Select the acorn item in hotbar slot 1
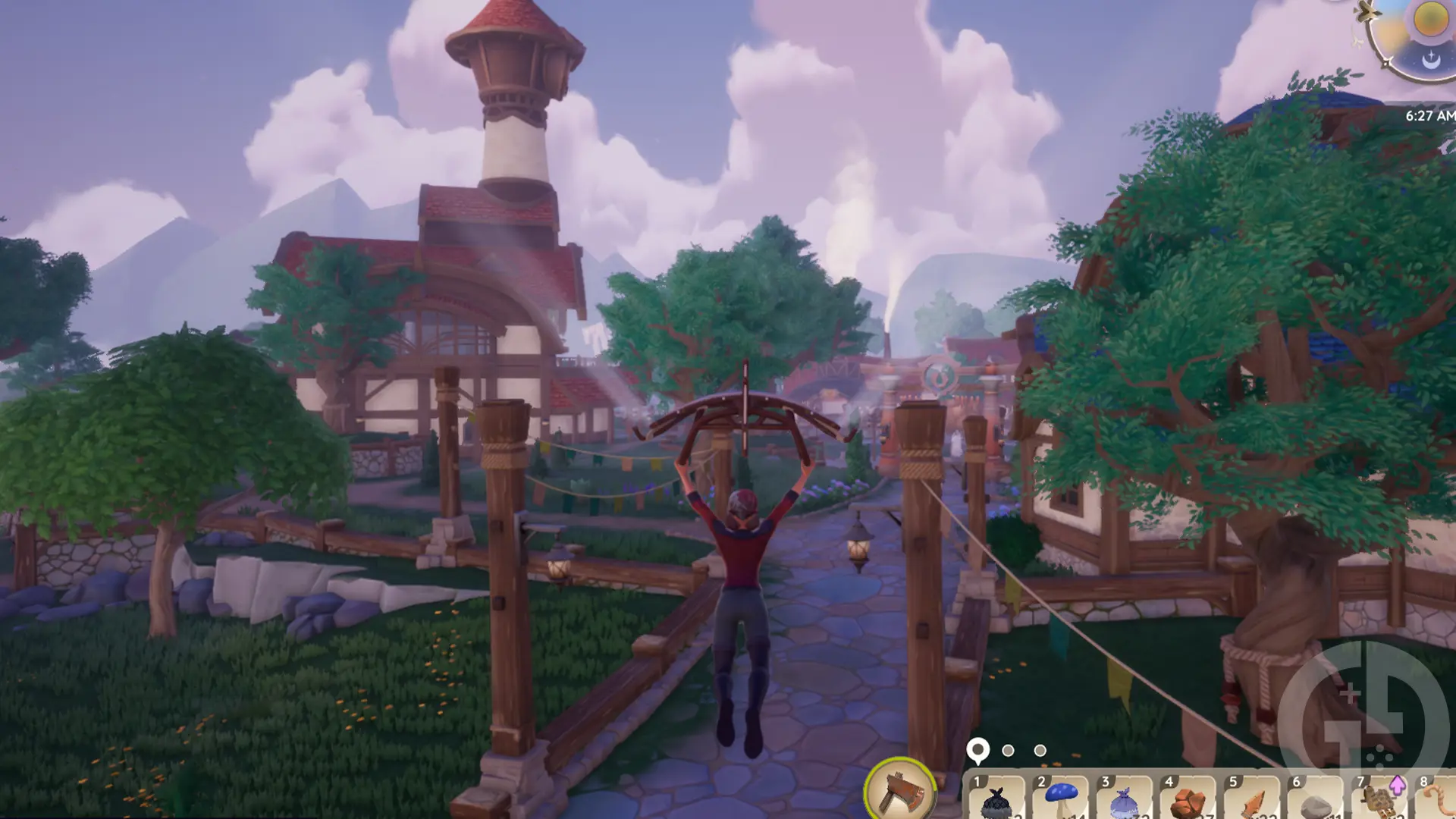1456x819 pixels. (996, 802)
